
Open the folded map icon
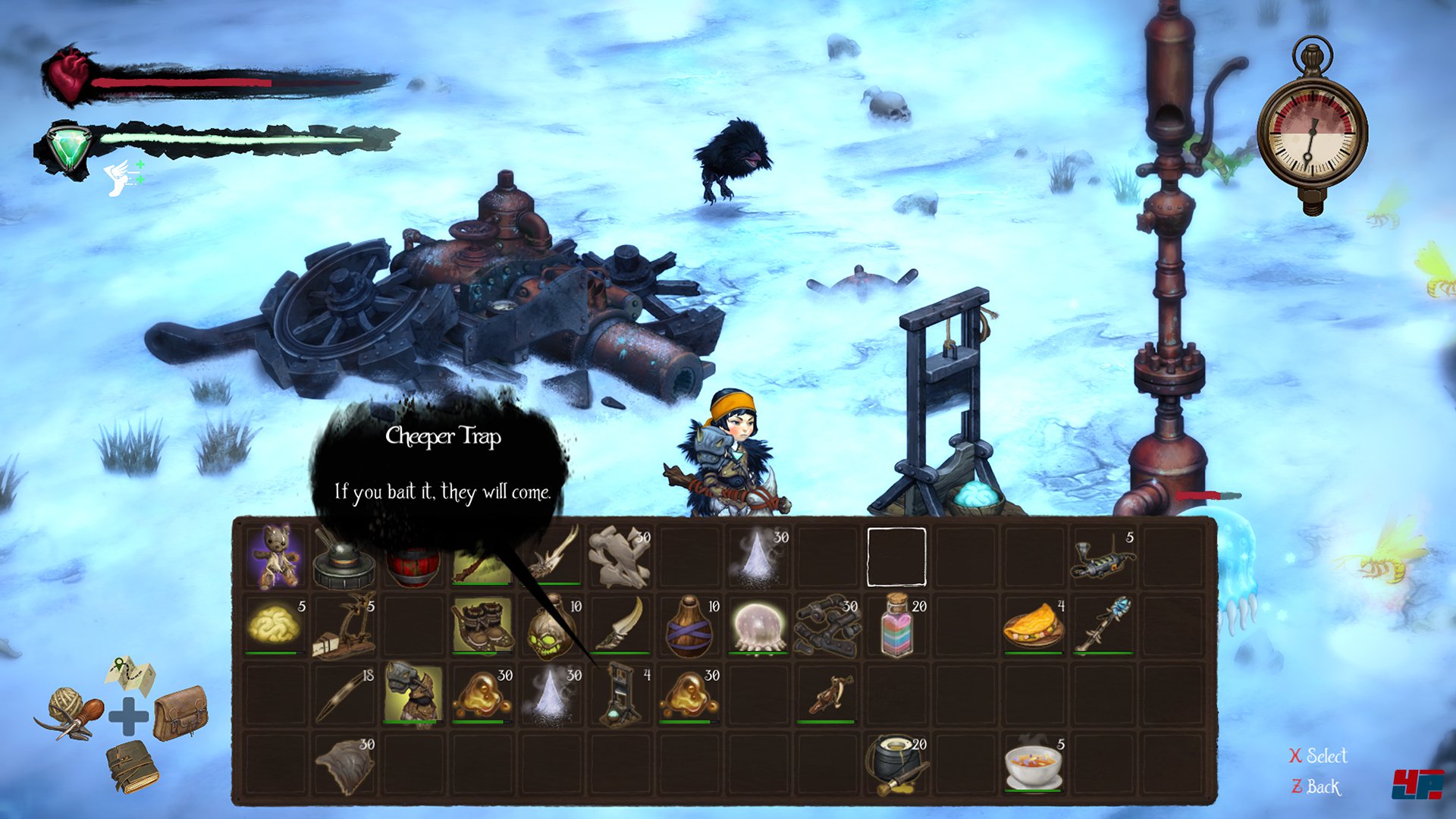tap(130, 673)
